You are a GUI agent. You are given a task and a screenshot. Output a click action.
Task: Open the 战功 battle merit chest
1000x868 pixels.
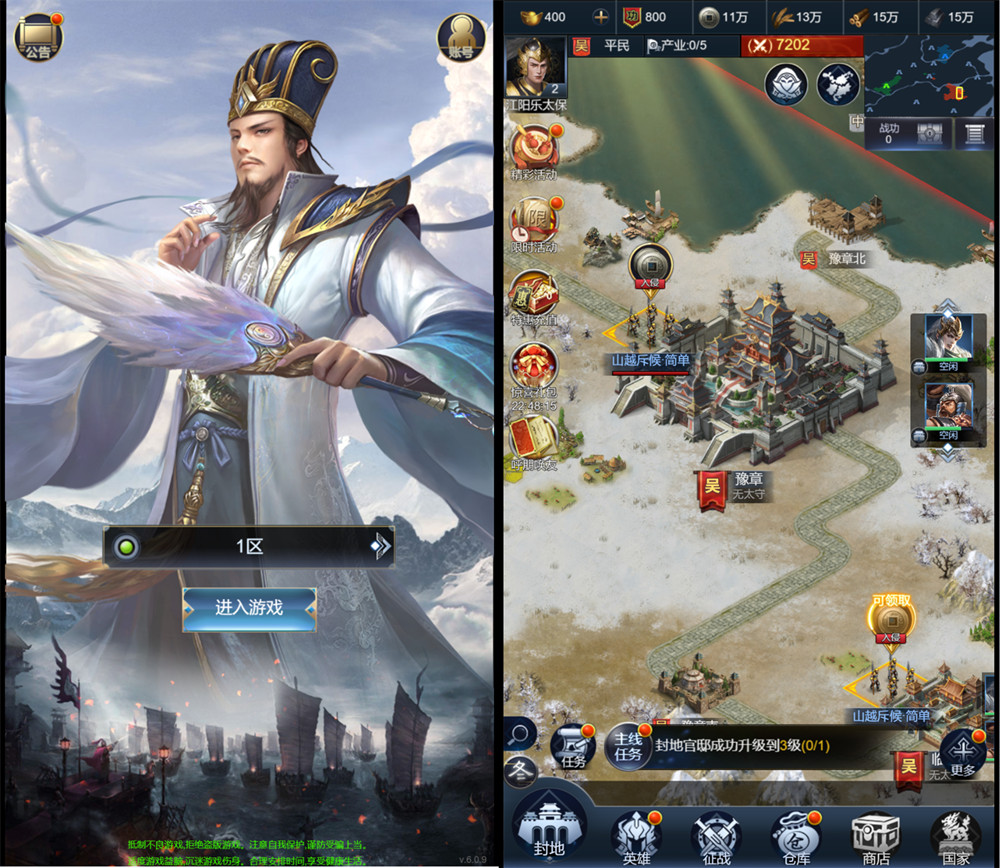click(x=930, y=134)
